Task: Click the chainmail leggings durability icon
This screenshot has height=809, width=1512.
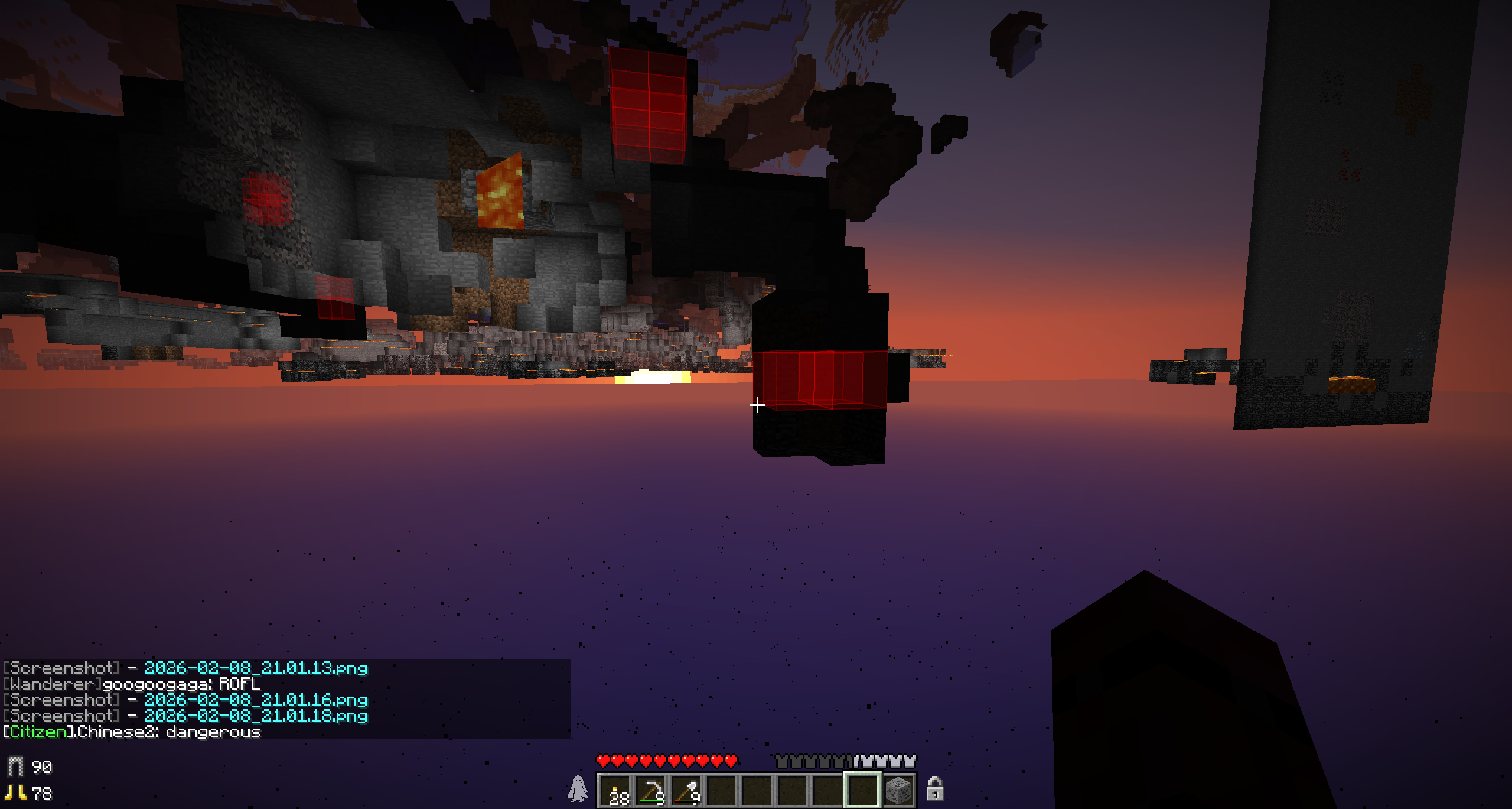Action: [15, 766]
